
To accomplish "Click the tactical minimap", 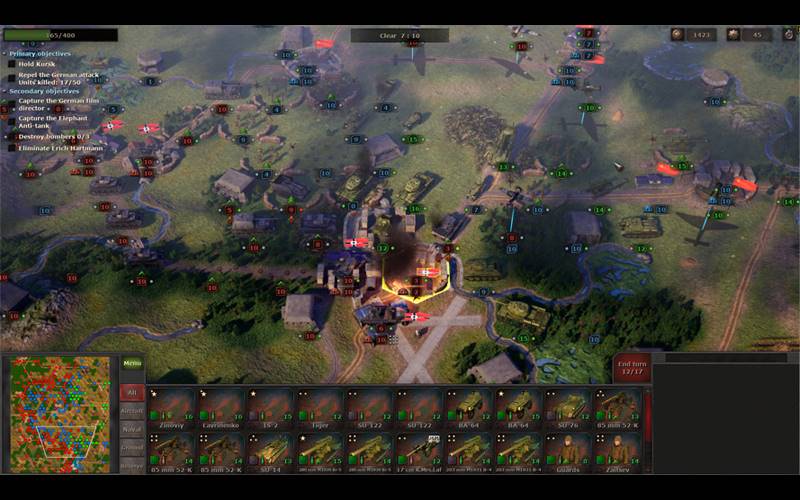I will (x=60, y=414).
